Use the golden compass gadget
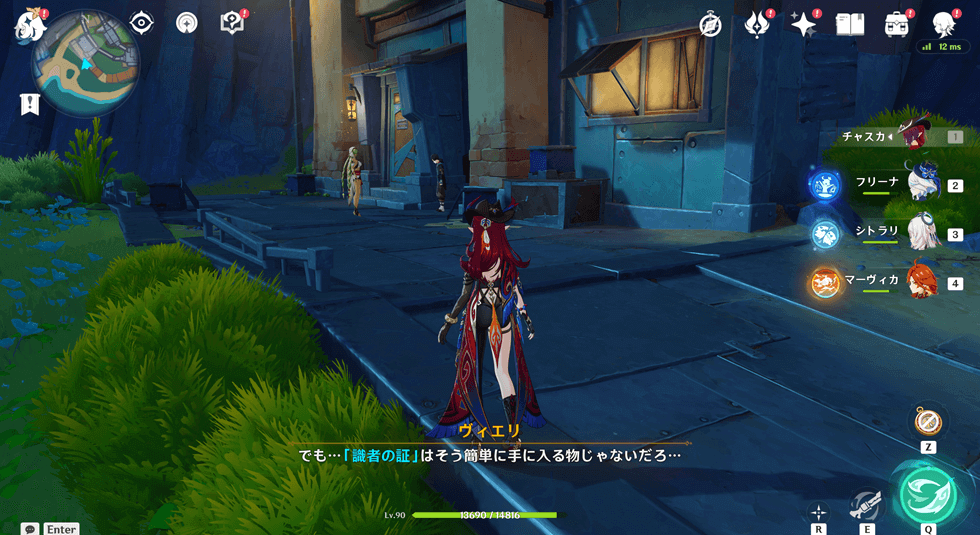 pos(927,421)
